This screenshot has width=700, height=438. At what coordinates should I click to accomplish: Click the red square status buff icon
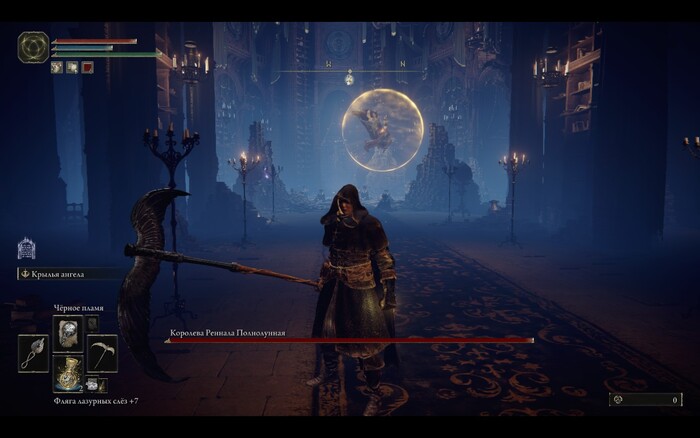pyautogui.click(x=87, y=67)
